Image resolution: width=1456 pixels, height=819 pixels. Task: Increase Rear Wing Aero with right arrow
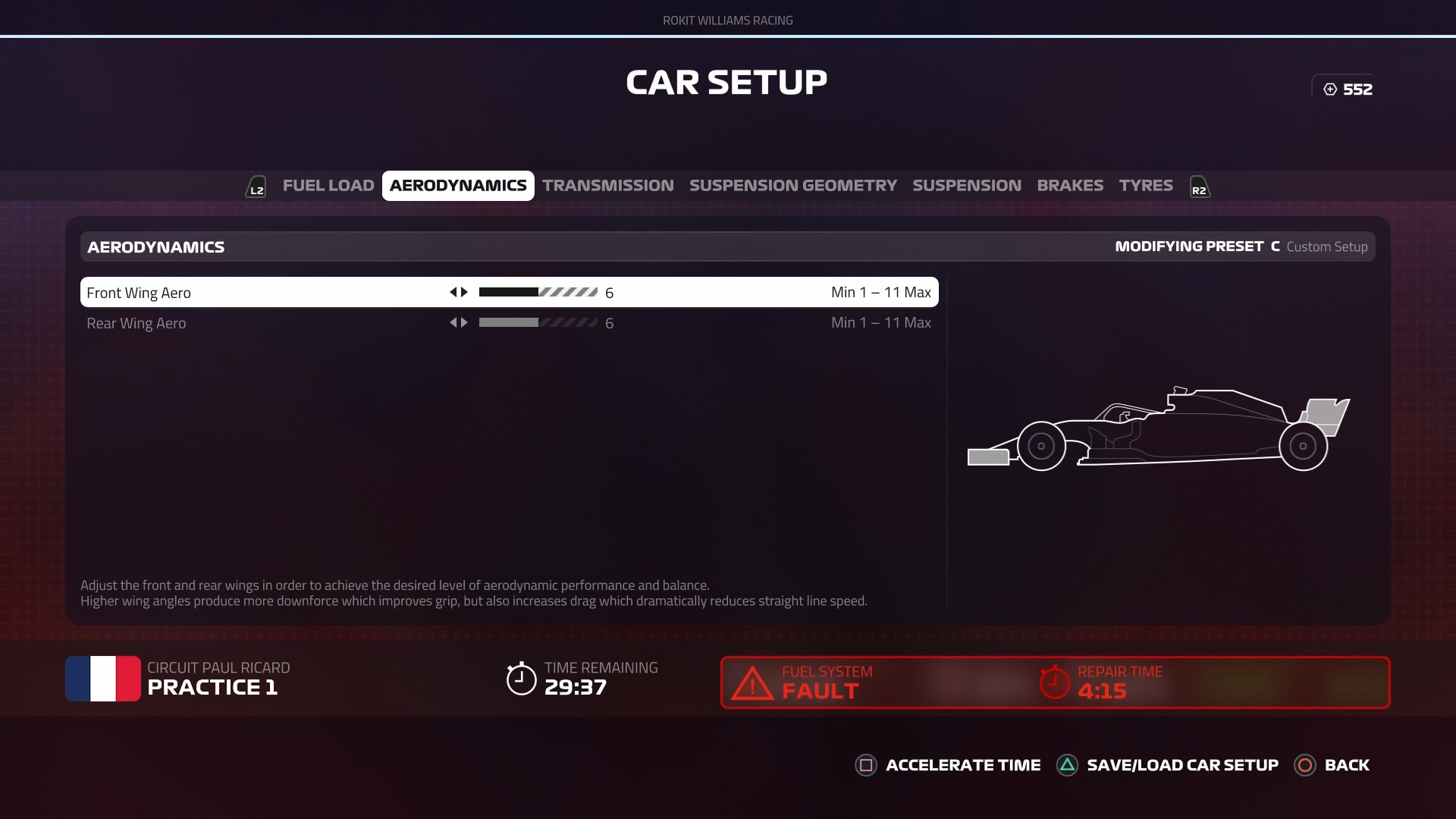465,322
